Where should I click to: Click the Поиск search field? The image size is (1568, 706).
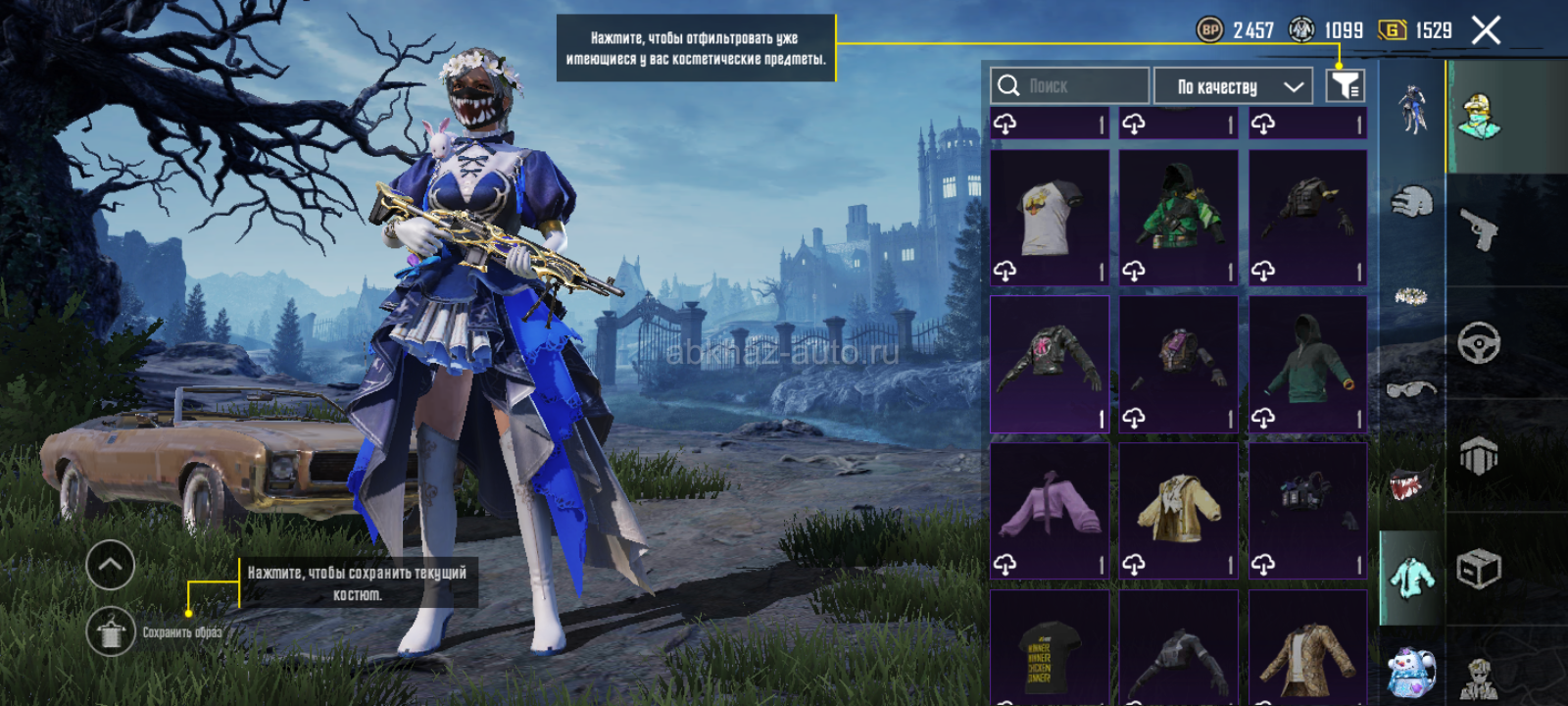[x=1069, y=86]
